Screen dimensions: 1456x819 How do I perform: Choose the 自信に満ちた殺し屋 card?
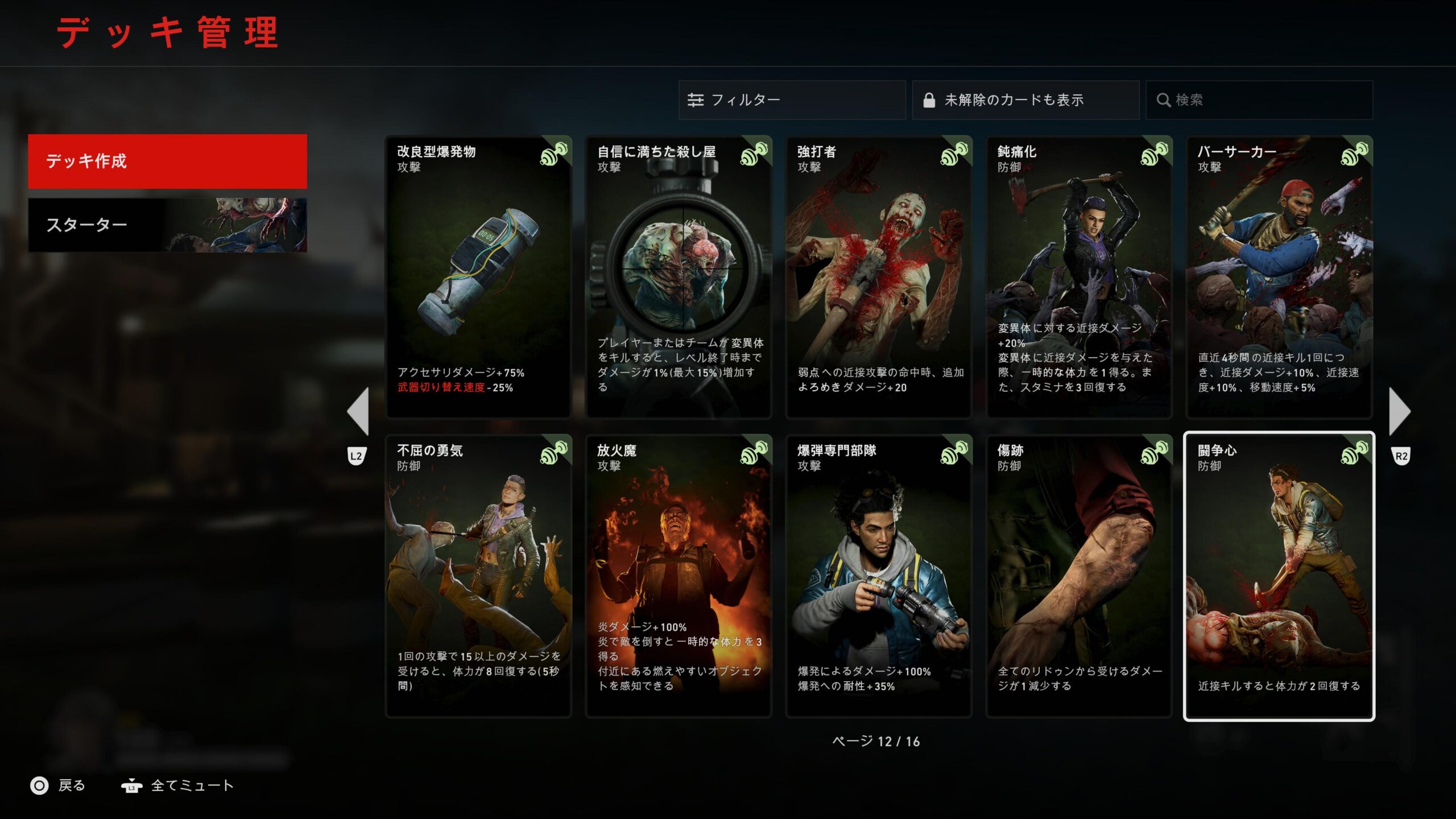tap(679, 277)
